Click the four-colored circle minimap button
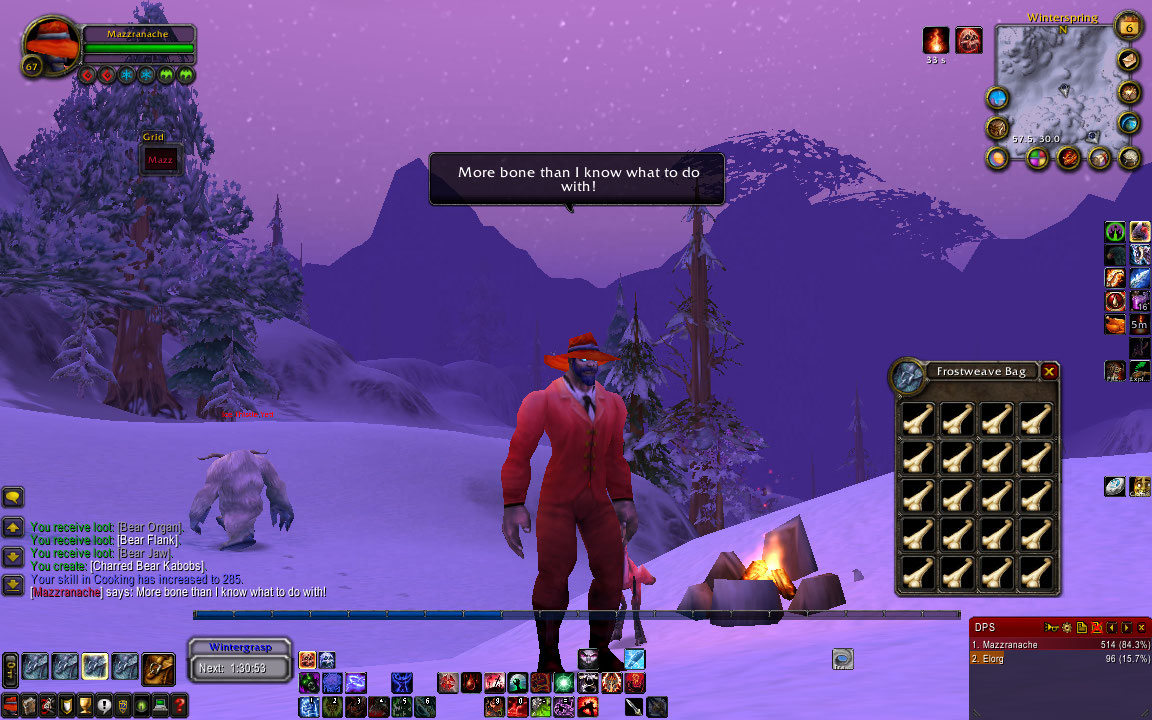1152x720 pixels. pos(1038,158)
